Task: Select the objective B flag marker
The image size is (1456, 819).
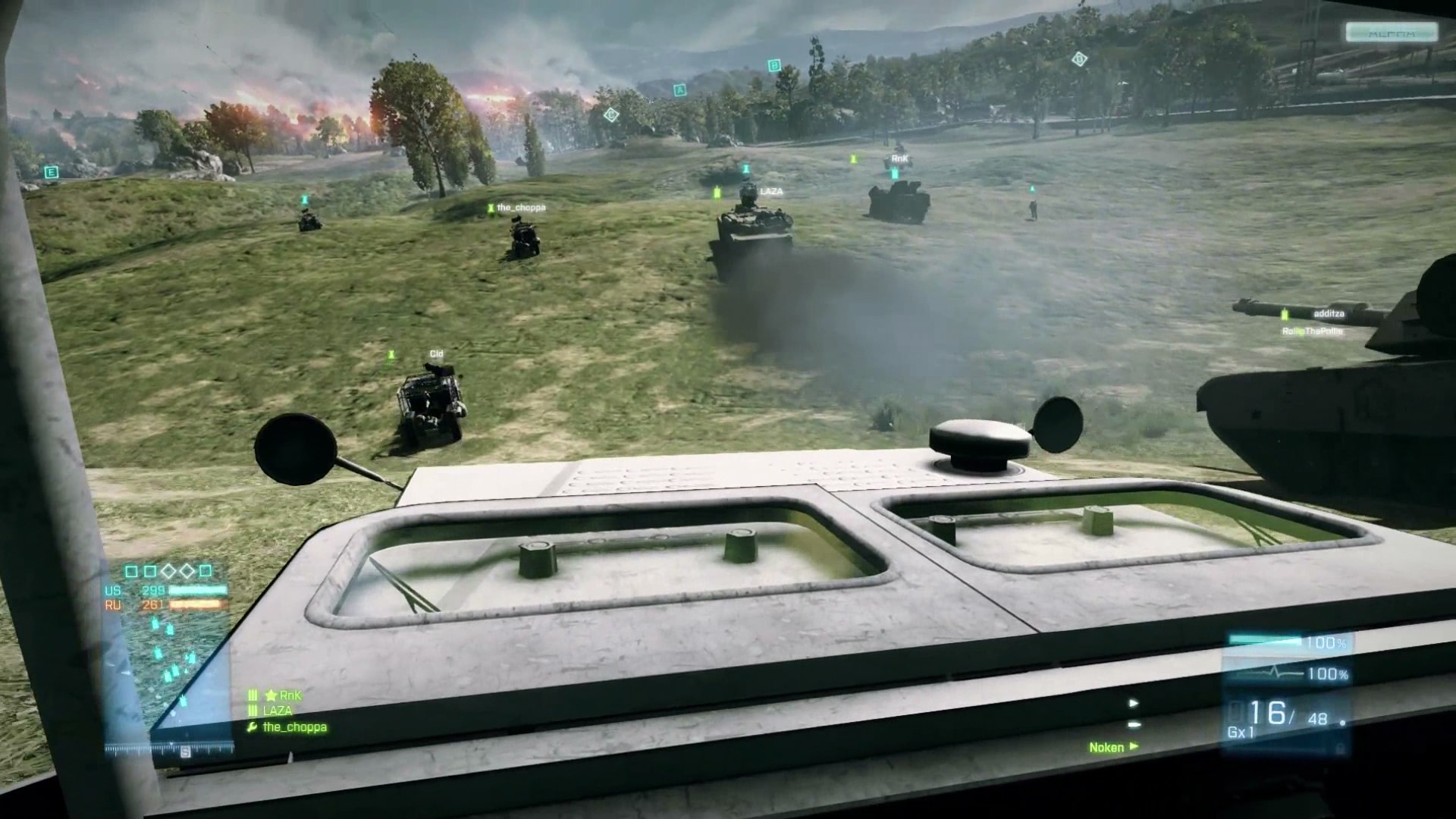Action: click(x=773, y=66)
